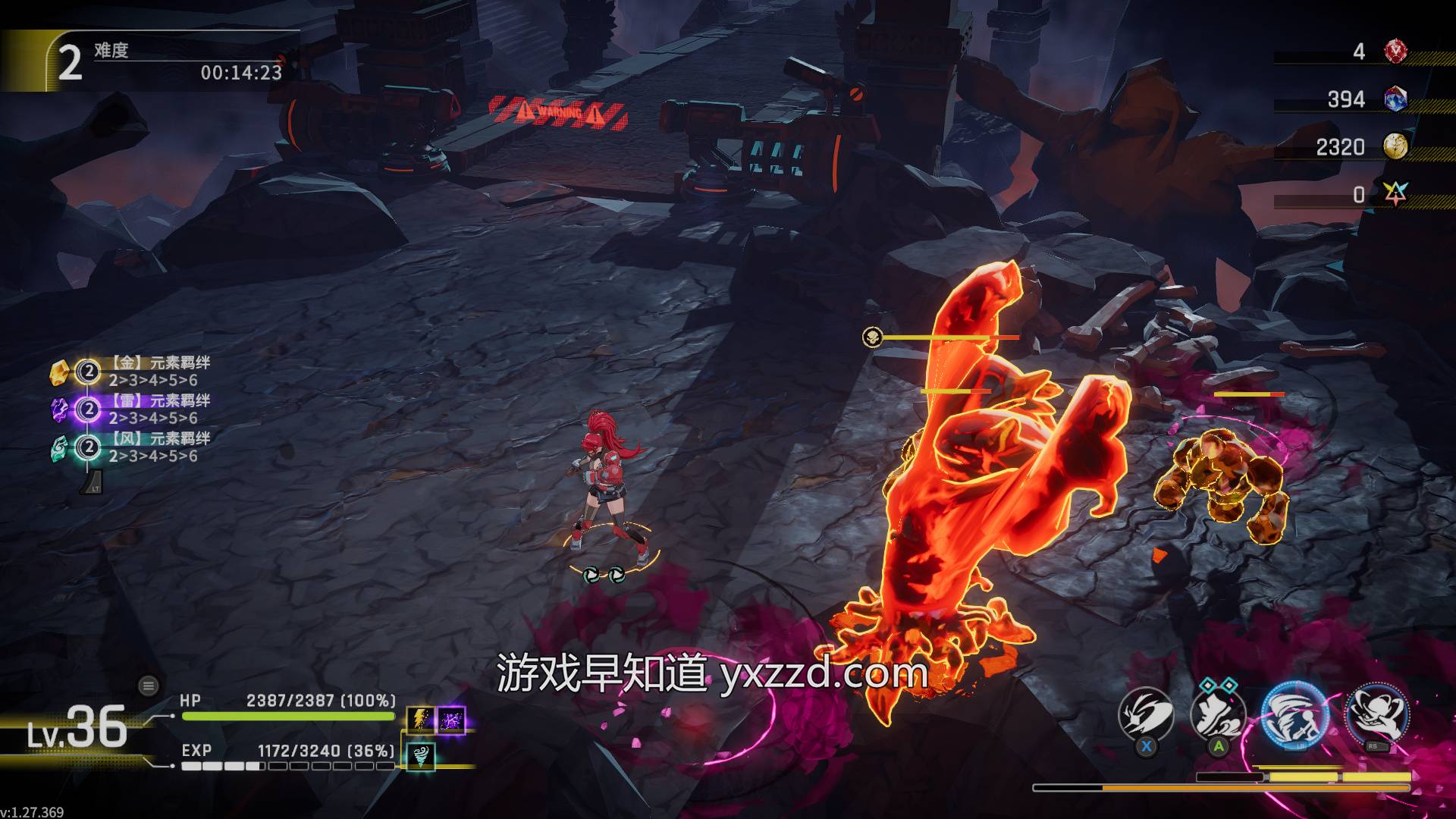1456x819 pixels.
Task: Click the colorful star currency icon
Action: click(x=1395, y=194)
